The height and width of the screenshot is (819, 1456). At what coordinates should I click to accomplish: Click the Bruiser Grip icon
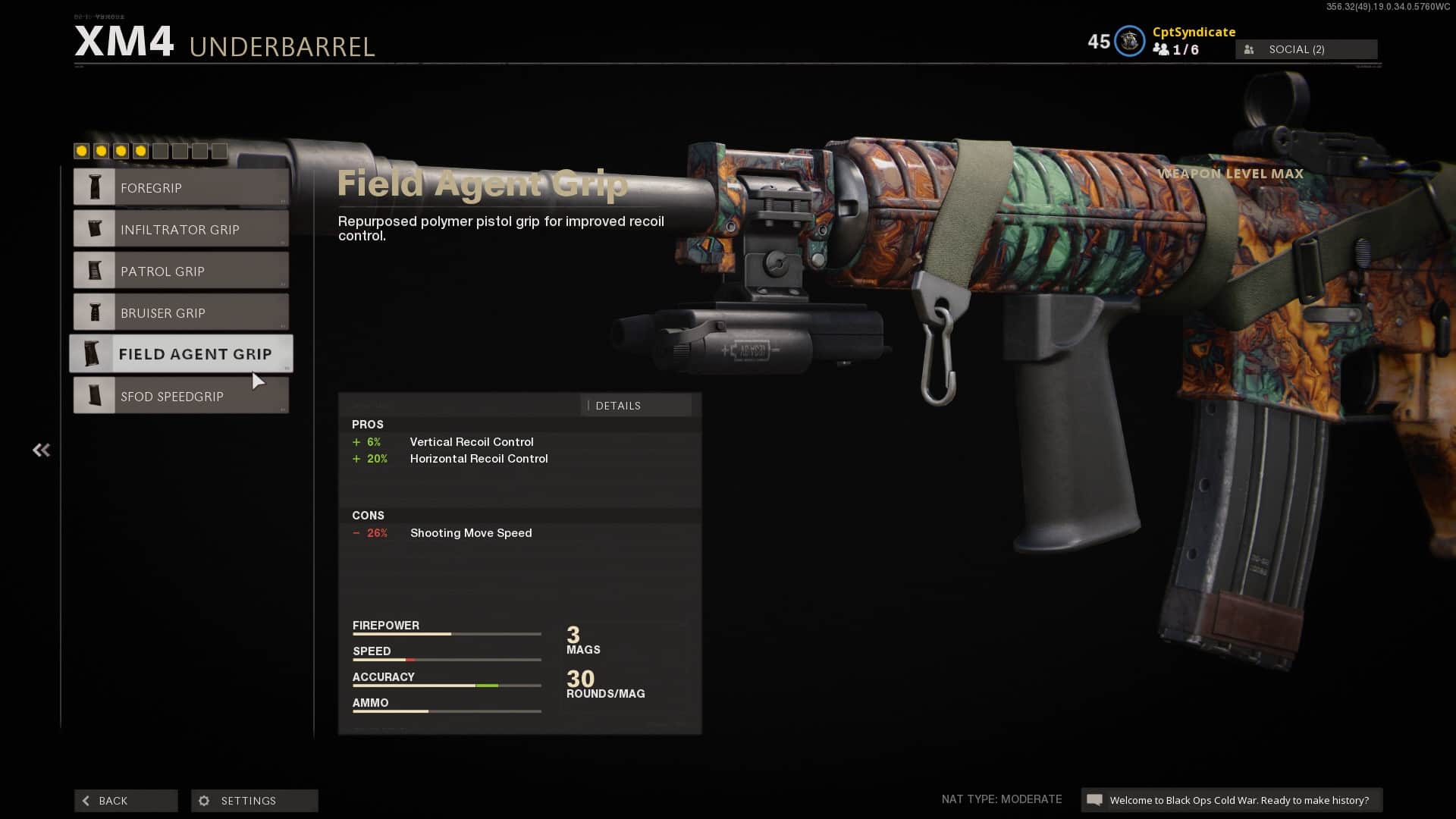pyautogui.click(x=95, y=312)
